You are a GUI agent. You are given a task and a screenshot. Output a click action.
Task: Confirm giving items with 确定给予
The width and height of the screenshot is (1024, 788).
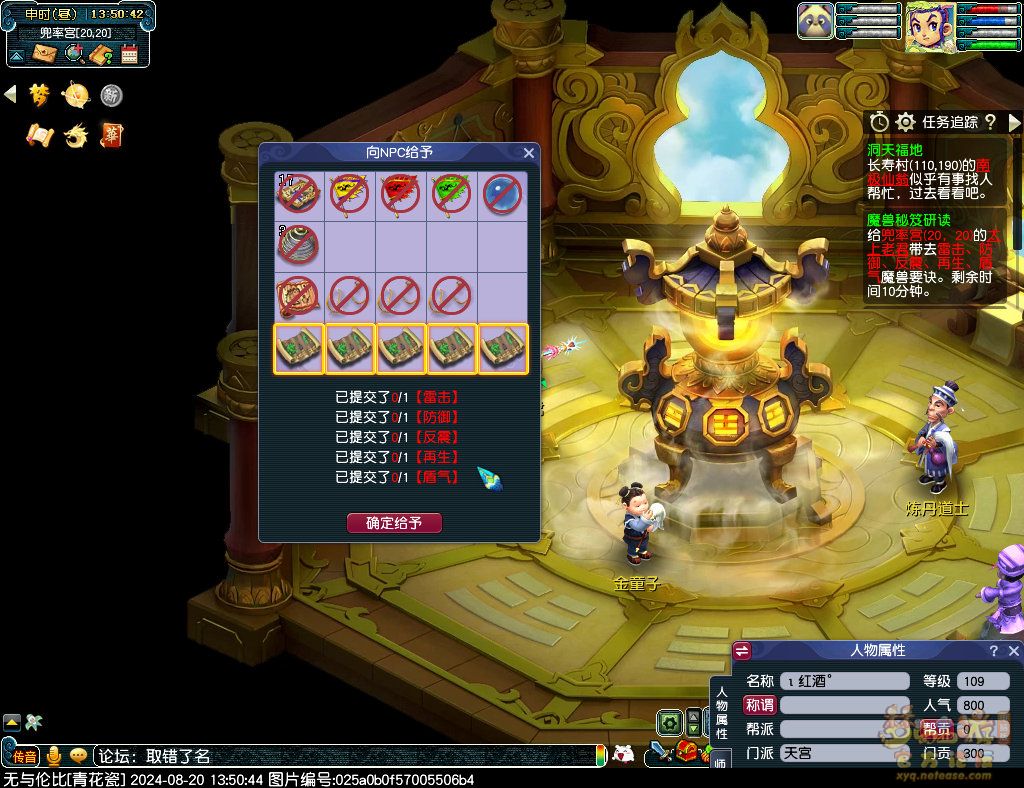[x=394, y=523]
